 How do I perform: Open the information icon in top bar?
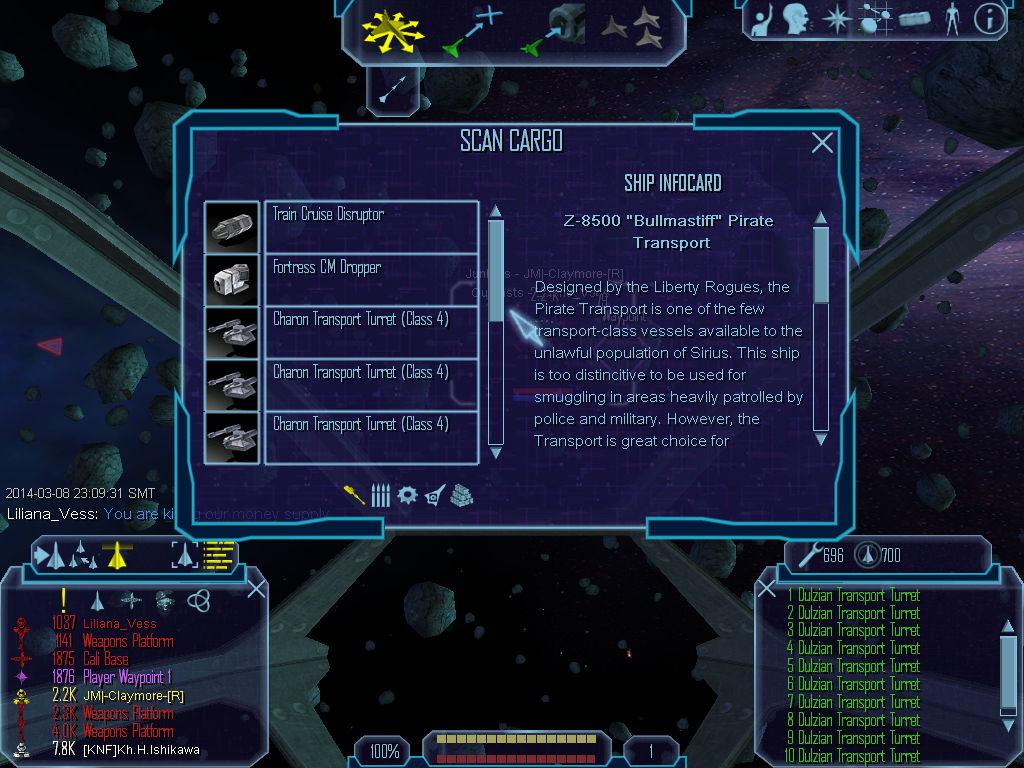point(989,18)
